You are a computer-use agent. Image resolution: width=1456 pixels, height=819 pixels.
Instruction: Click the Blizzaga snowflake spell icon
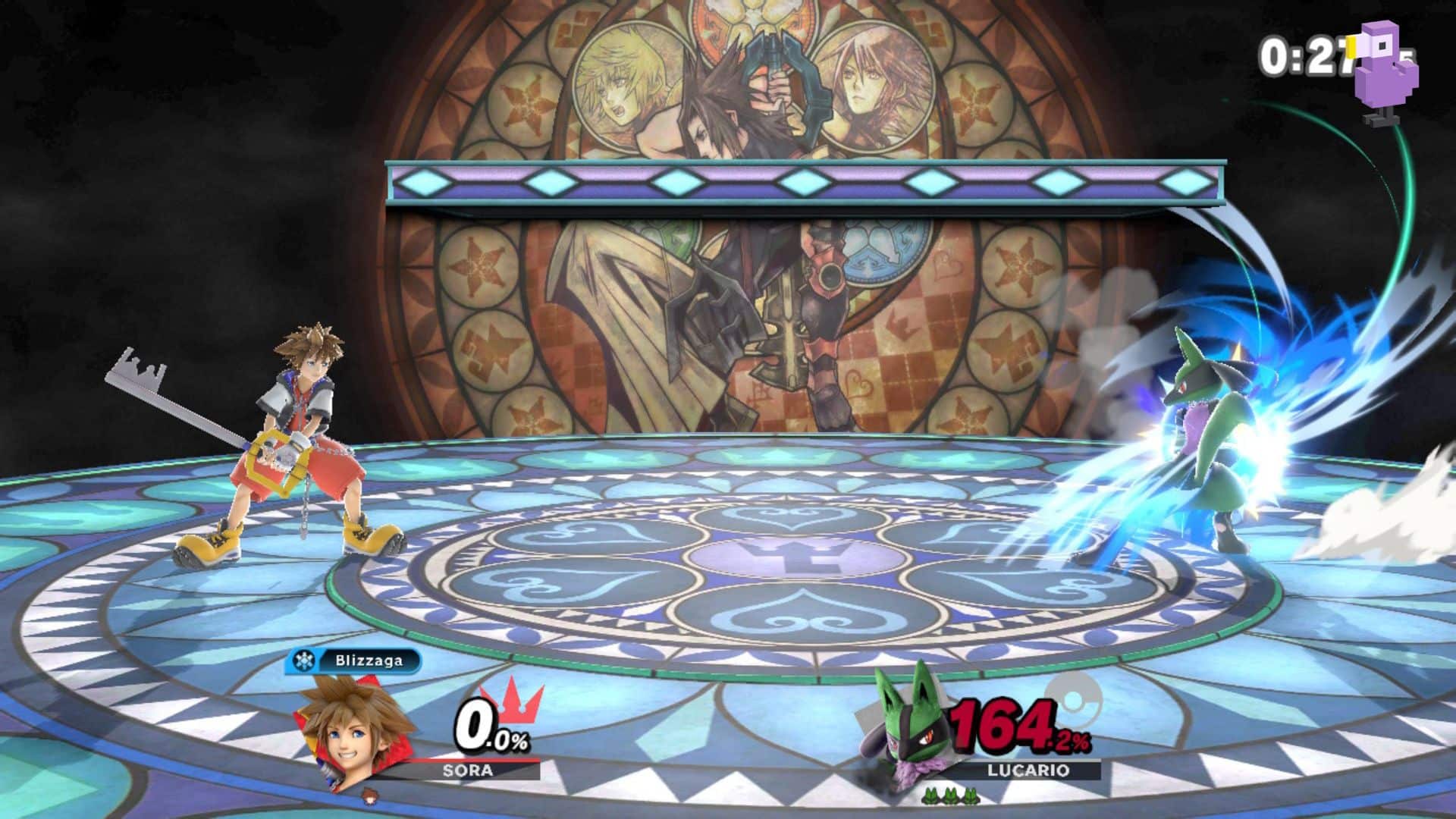click(304, 662)
